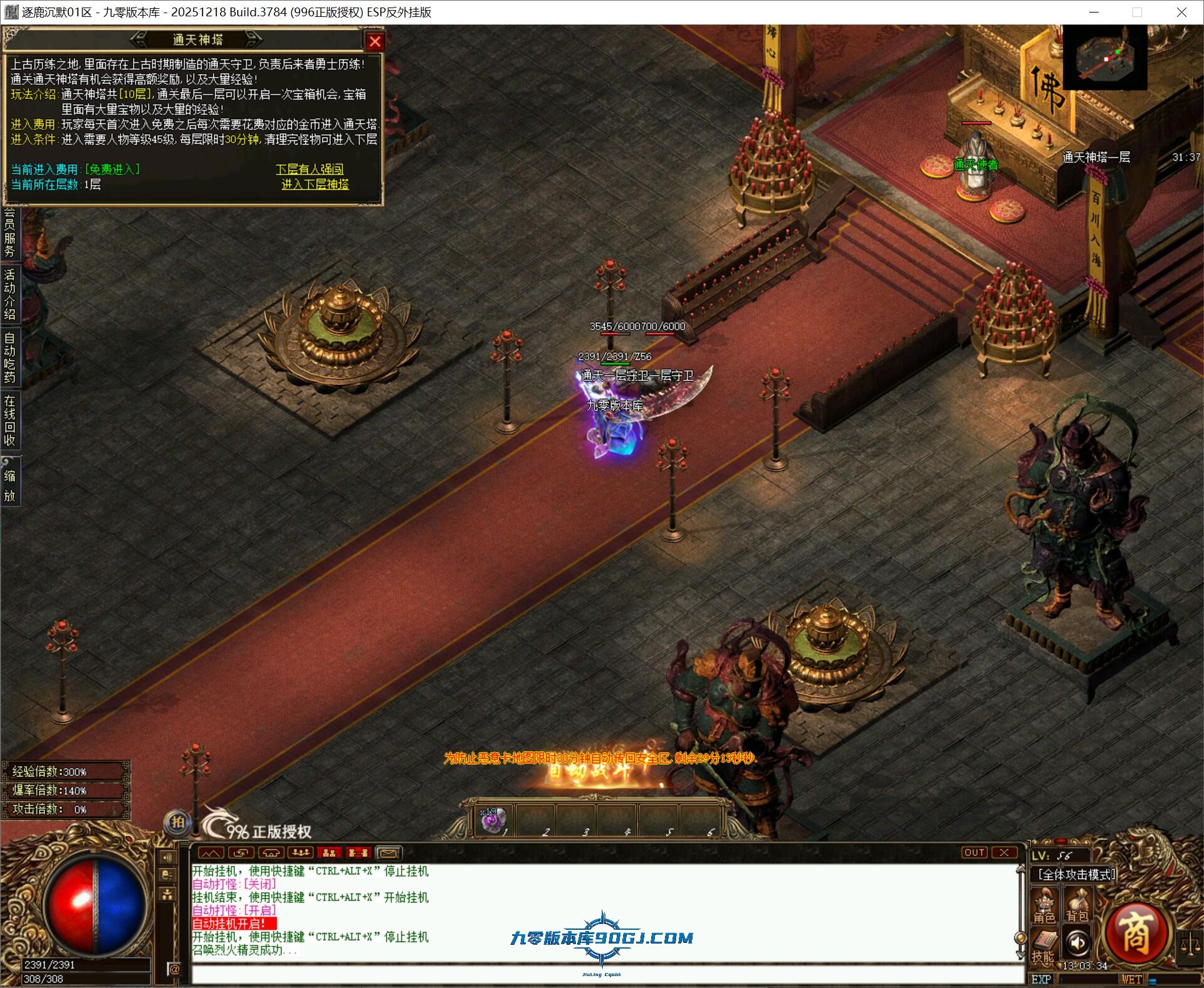This screenshot has height=988, width=1204.
Task: Click the 进入下层神塔 link
Action: click(315, 184)
